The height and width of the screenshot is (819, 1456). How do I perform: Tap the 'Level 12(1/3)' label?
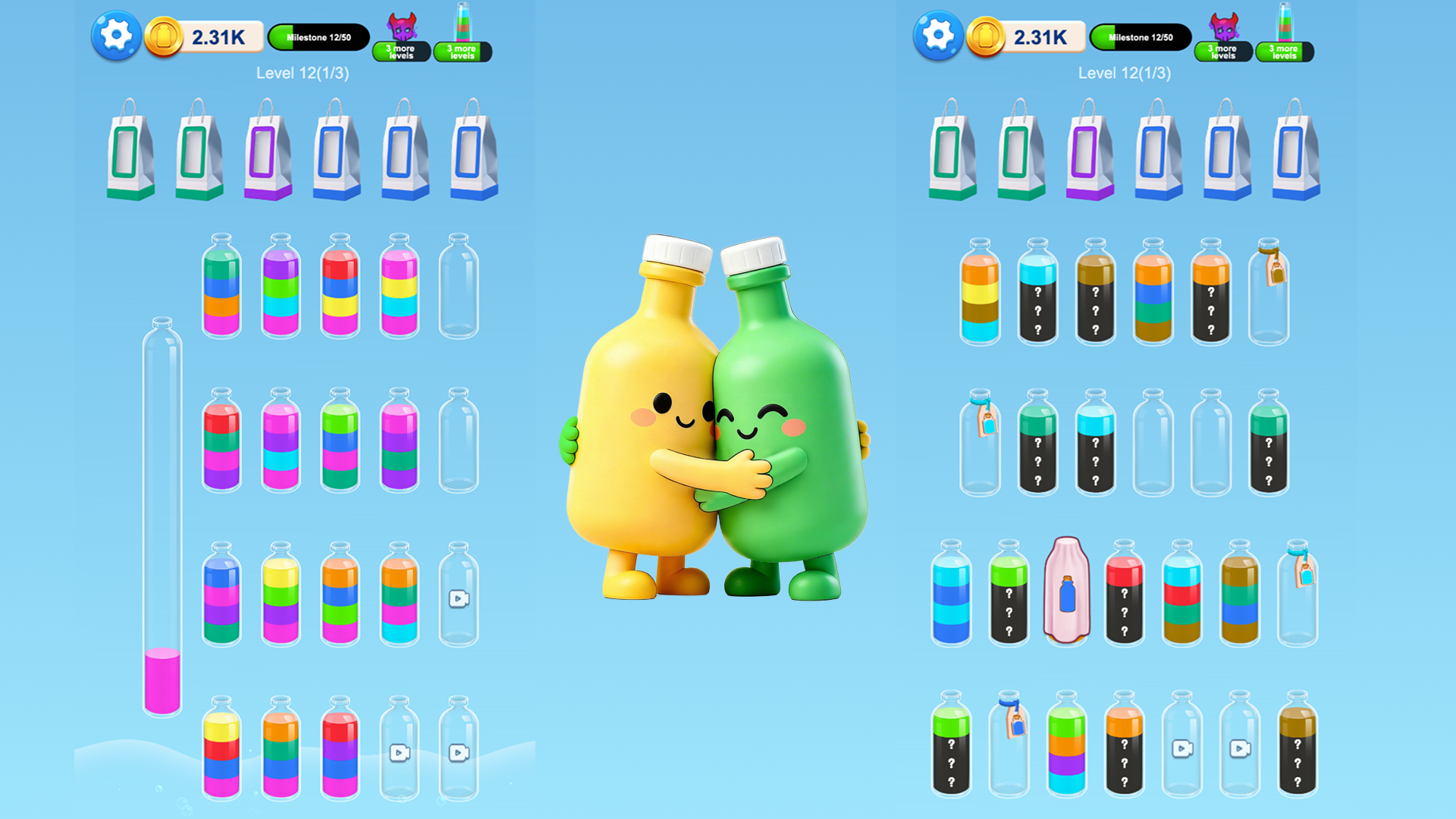tap(303, 74)
